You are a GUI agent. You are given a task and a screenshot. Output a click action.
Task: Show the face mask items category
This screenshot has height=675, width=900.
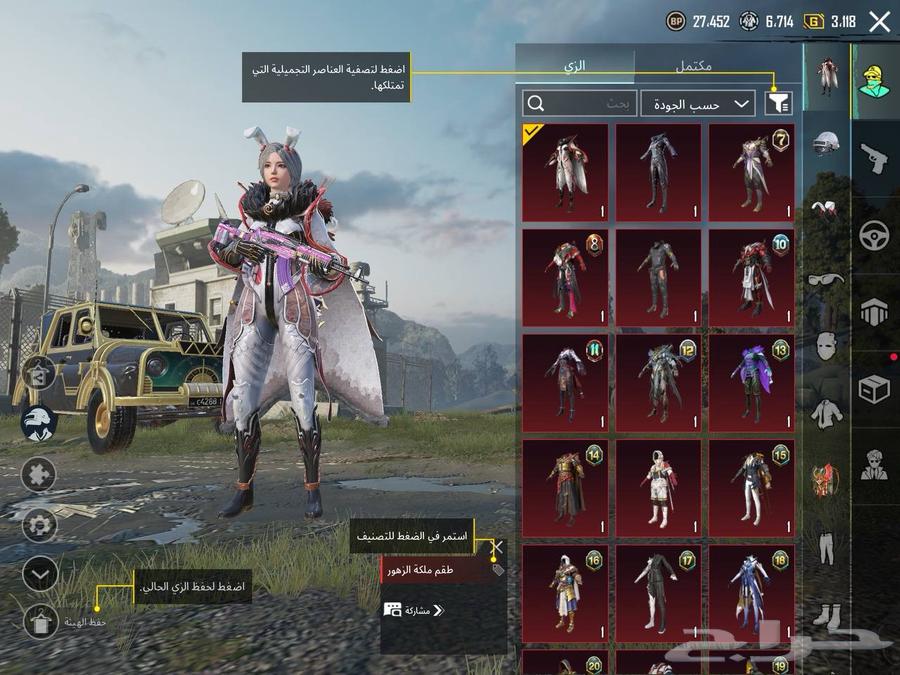coord(826,346)
